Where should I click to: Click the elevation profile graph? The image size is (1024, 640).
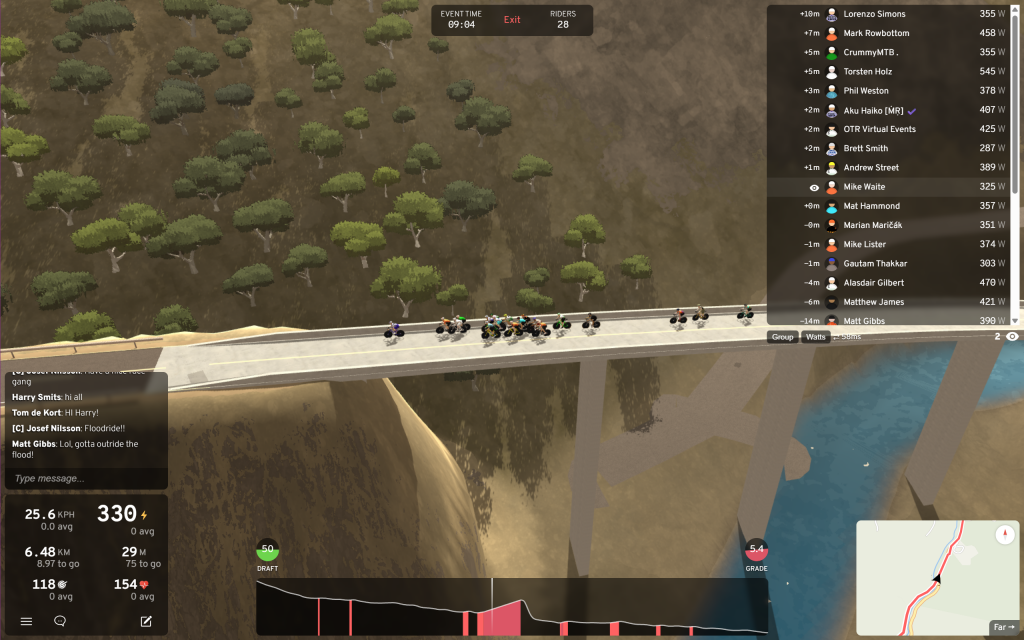pyautogui.click(x=512, y=607)
